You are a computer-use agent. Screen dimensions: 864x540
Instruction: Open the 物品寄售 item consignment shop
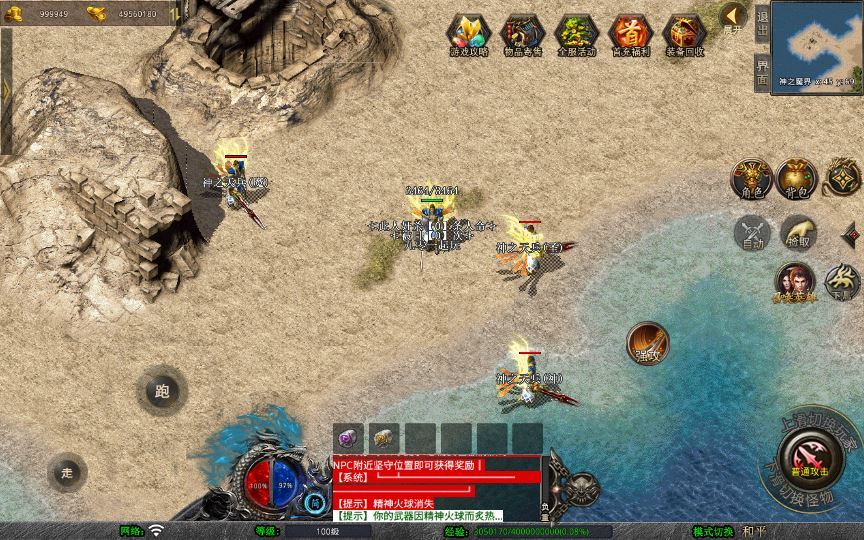pyautogui.click(x=522, y=35)
